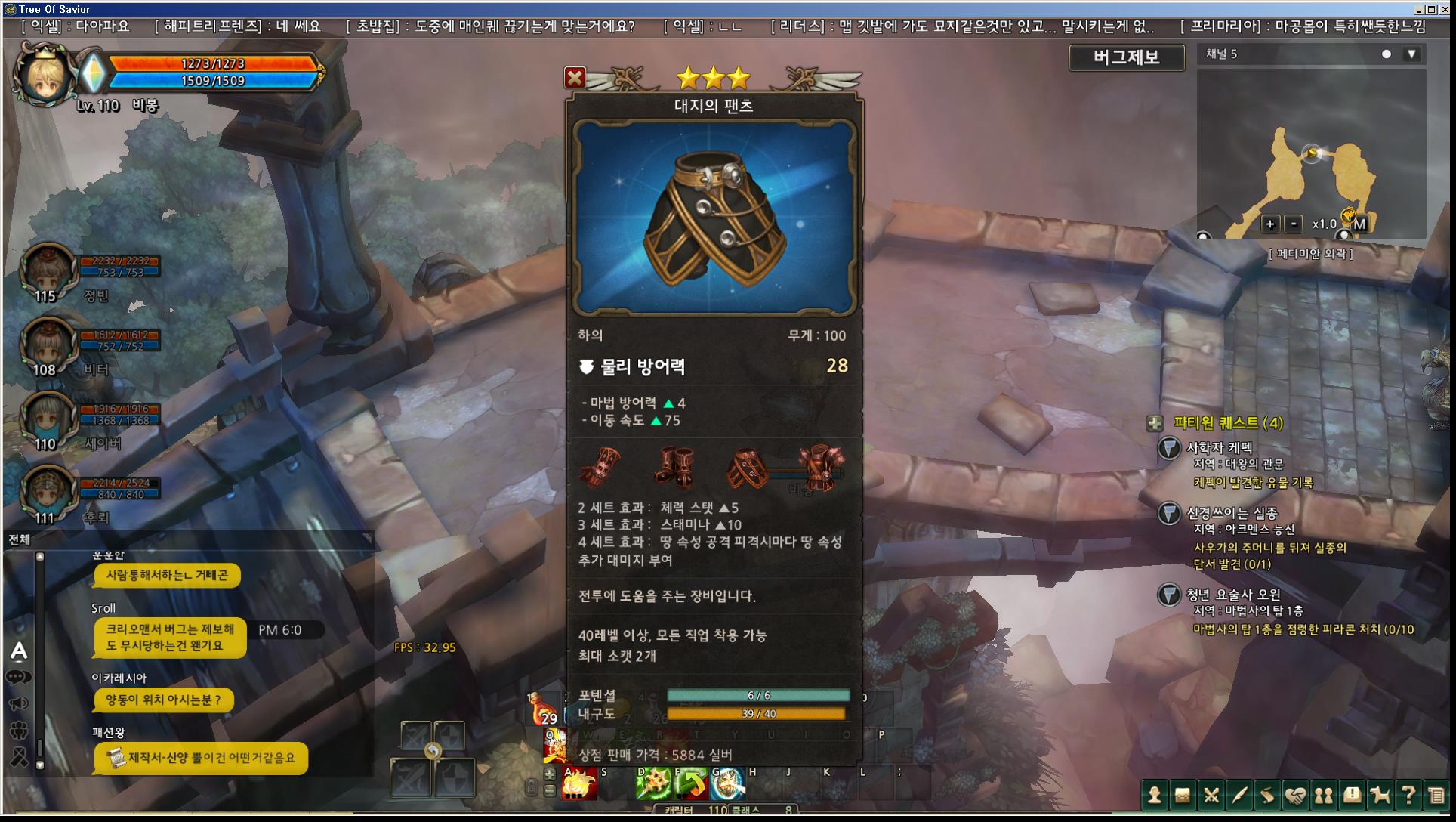Close the 대지의 팬츠 item tooltip
This screenshot has height=822, width=1456.
point(575,77)
